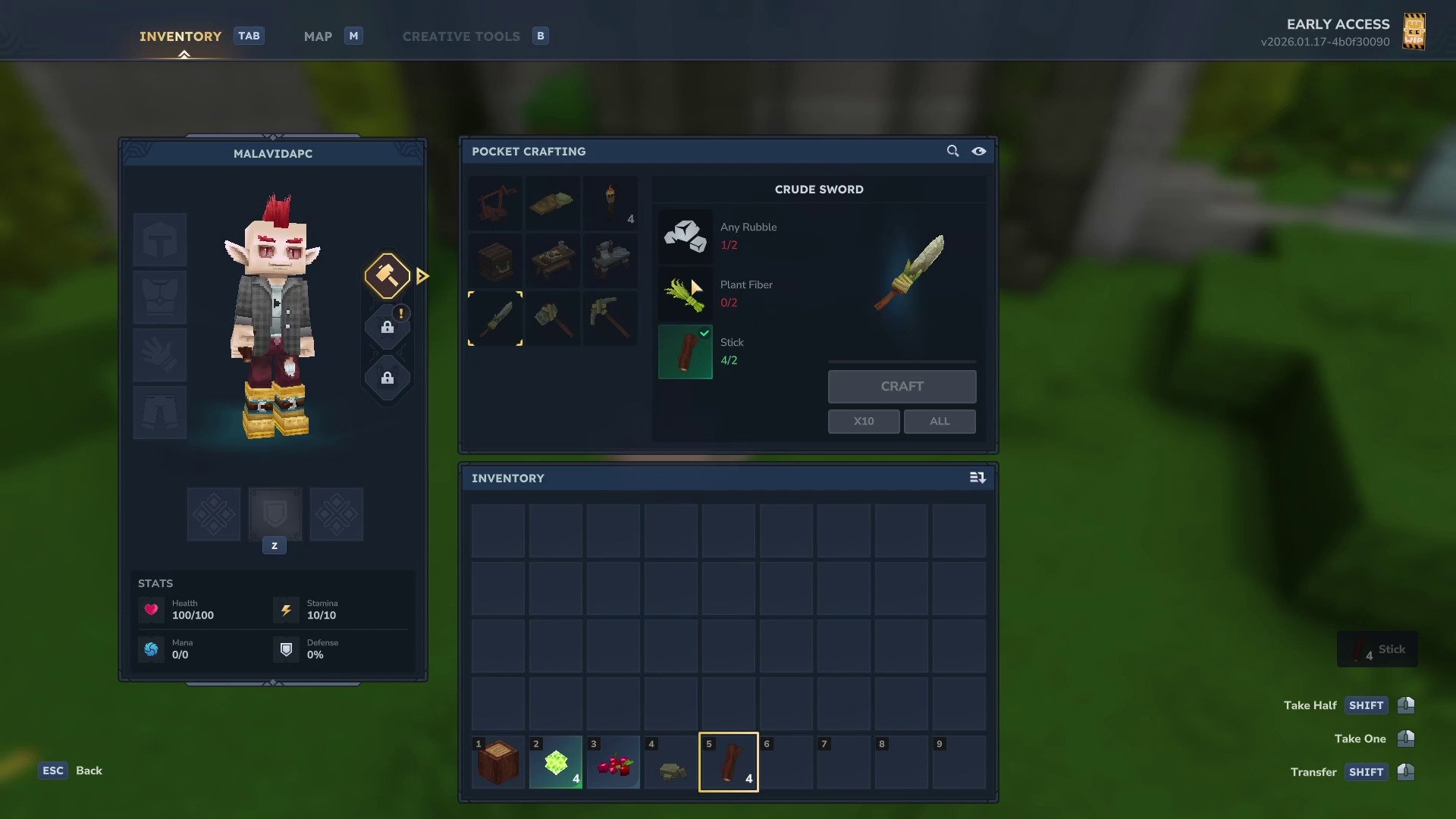
Task: Select the wood block in hotbar slot 1
Action: point(498,762)
